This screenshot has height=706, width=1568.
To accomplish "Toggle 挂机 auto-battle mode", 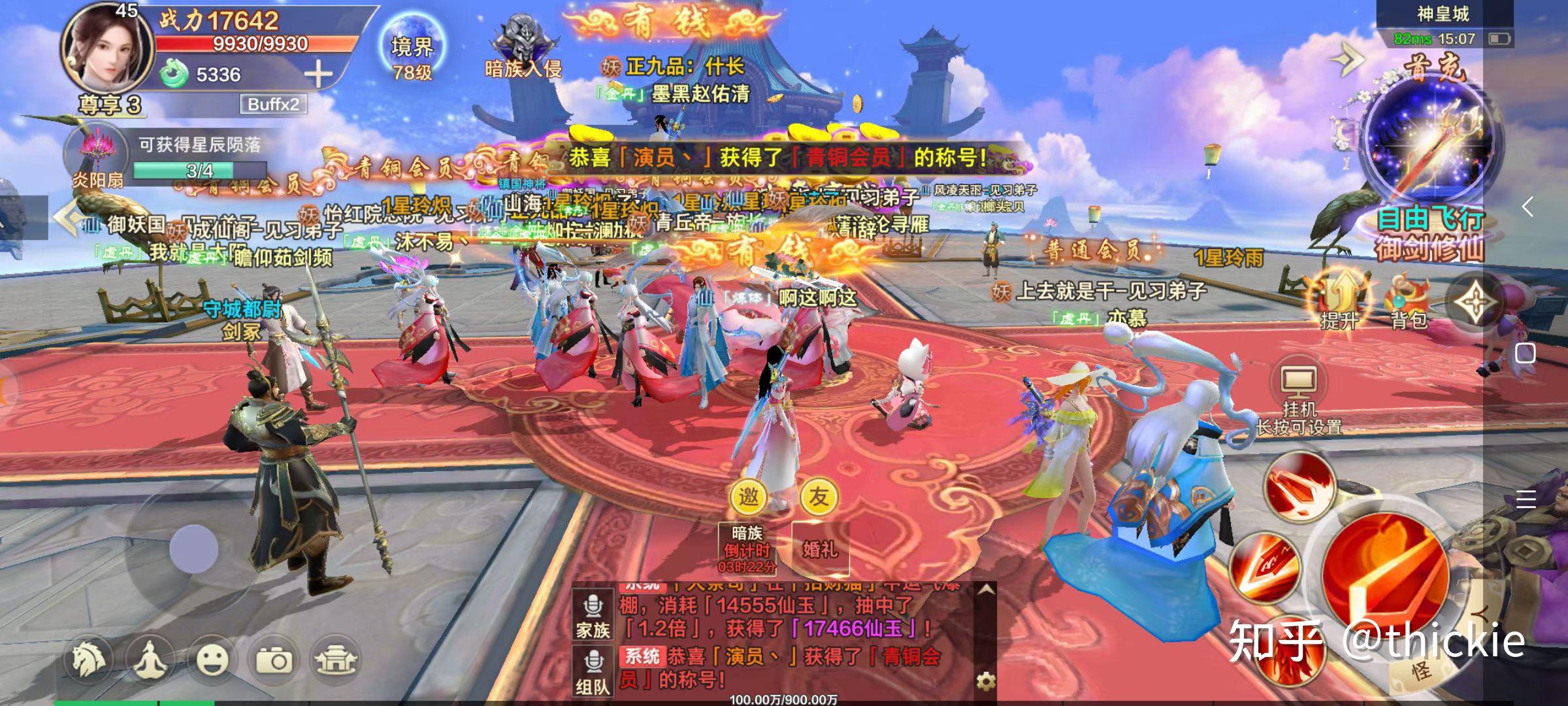I will tap(1299, 390).
